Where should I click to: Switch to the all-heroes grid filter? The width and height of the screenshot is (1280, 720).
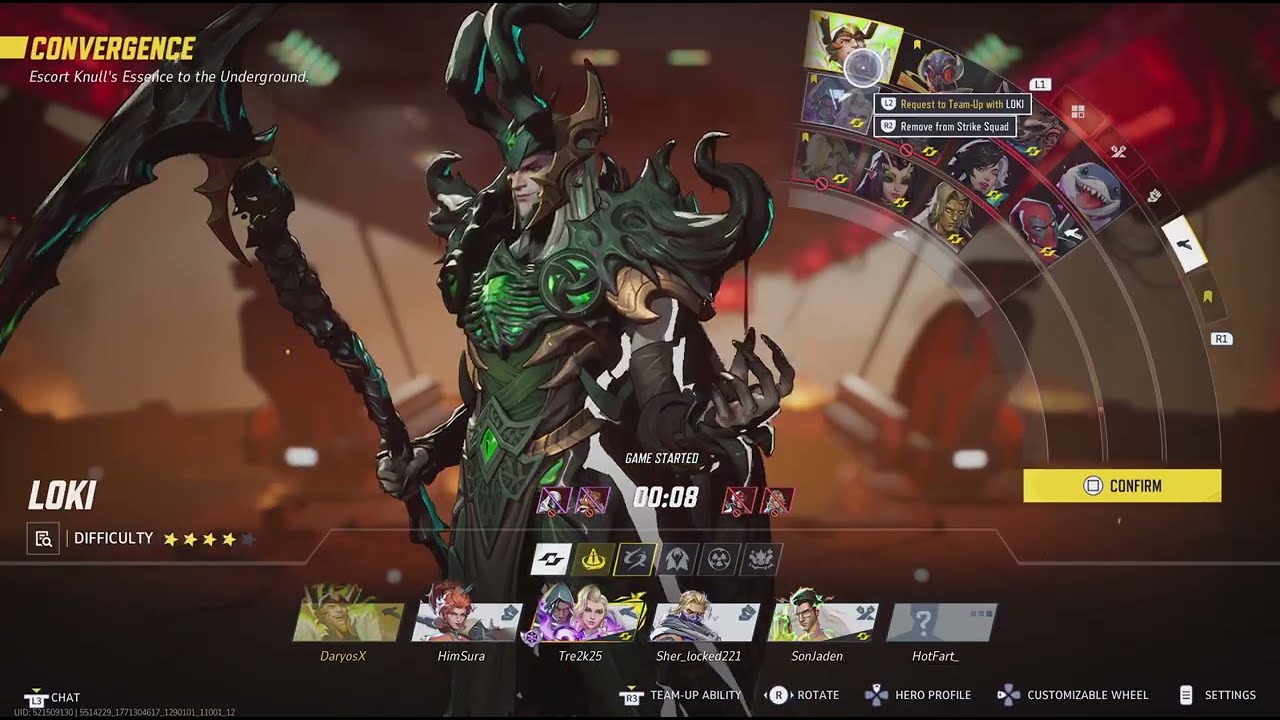[1078, 112]
